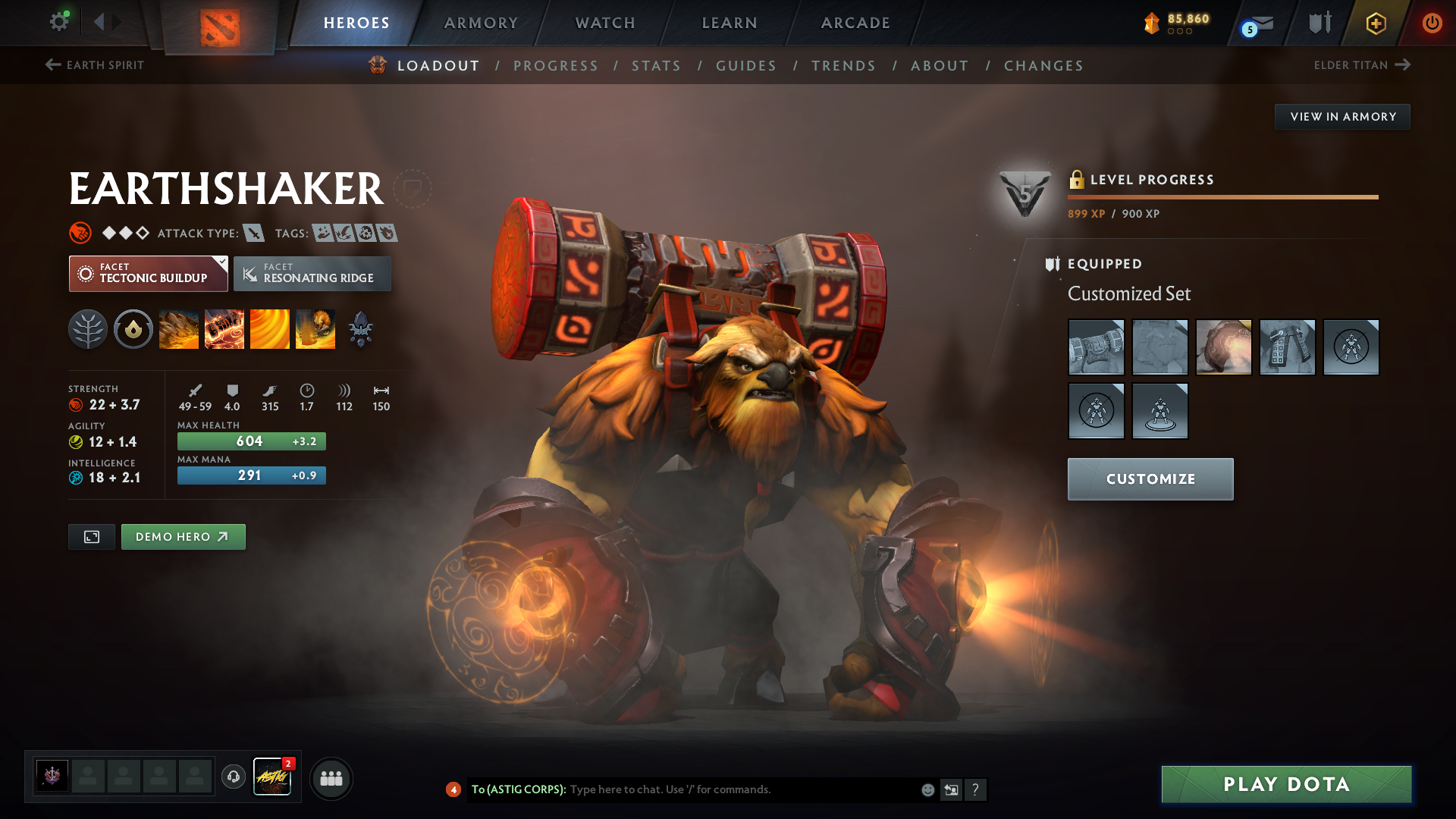Start a match with Play Dota
This screenshot has width=1456, height=819.
[x=1286, y=784]
